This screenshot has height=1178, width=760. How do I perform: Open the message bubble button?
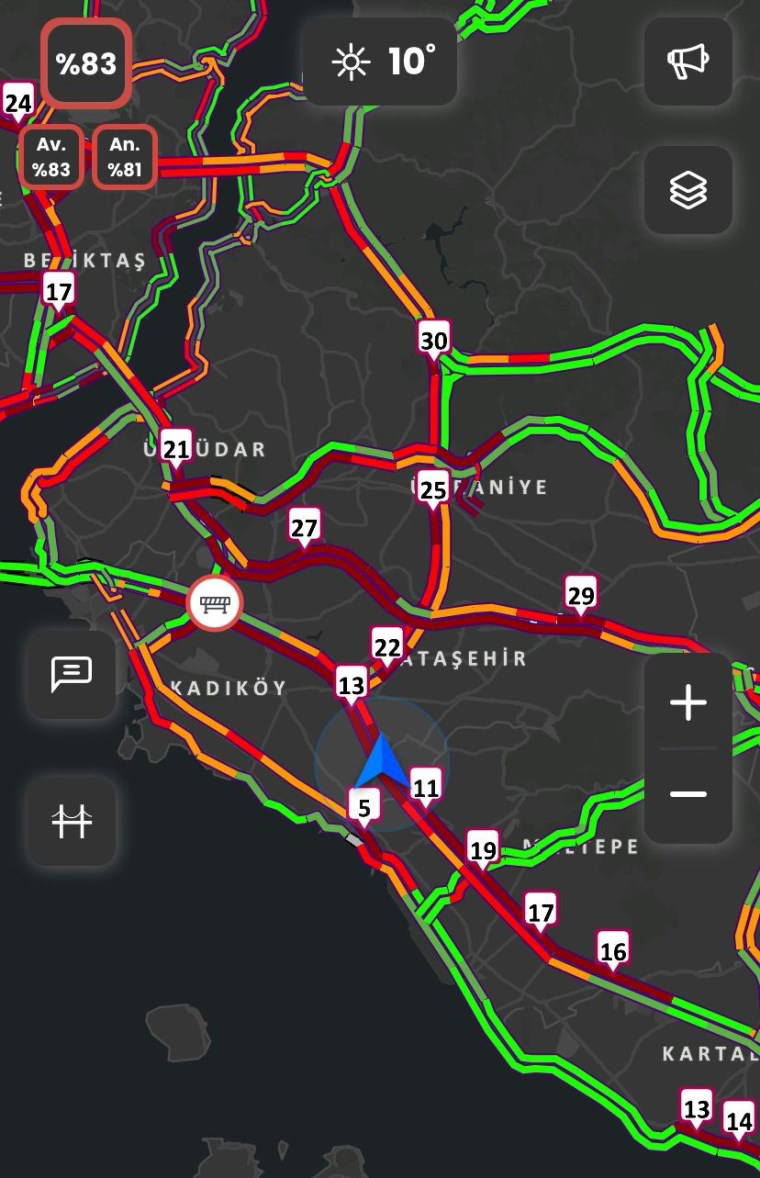coord(71,674)
